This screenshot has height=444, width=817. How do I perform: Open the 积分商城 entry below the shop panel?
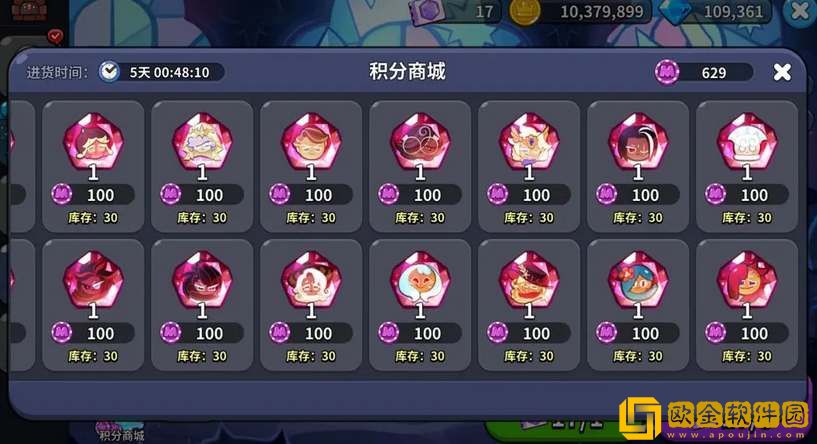(121, 433)
